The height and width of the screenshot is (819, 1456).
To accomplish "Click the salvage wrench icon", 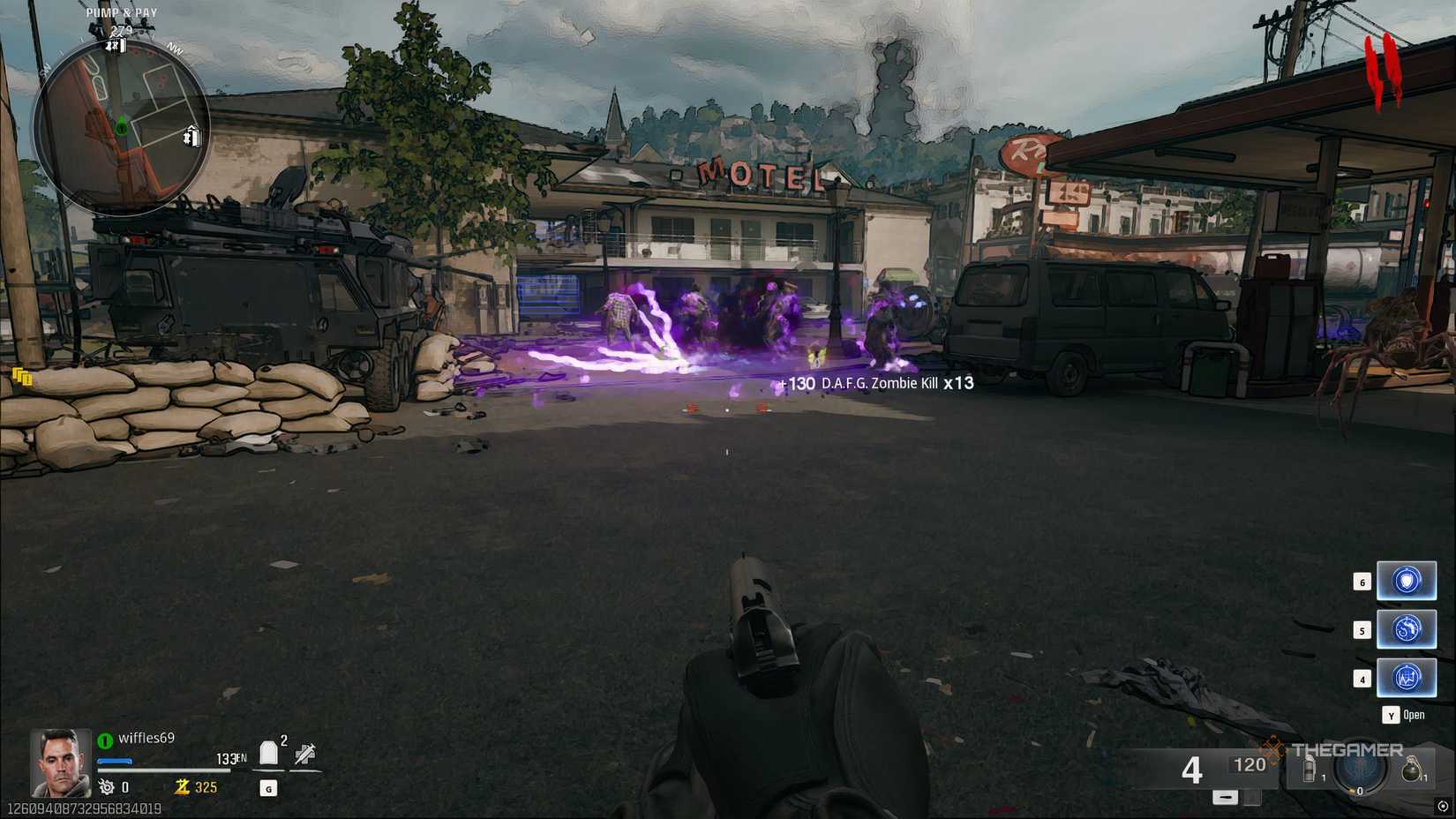I will pos(105,786).
